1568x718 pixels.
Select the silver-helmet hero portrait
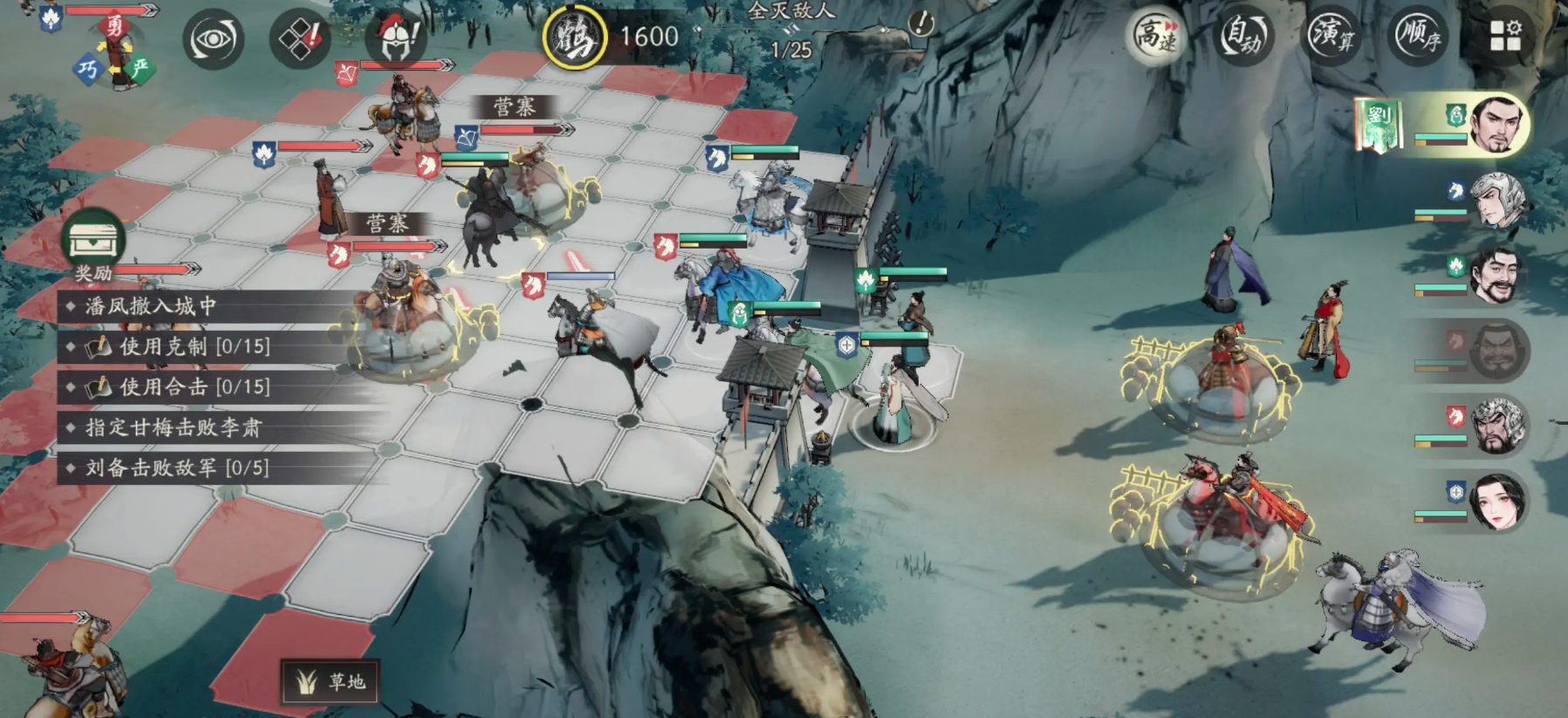(1496, 201)
